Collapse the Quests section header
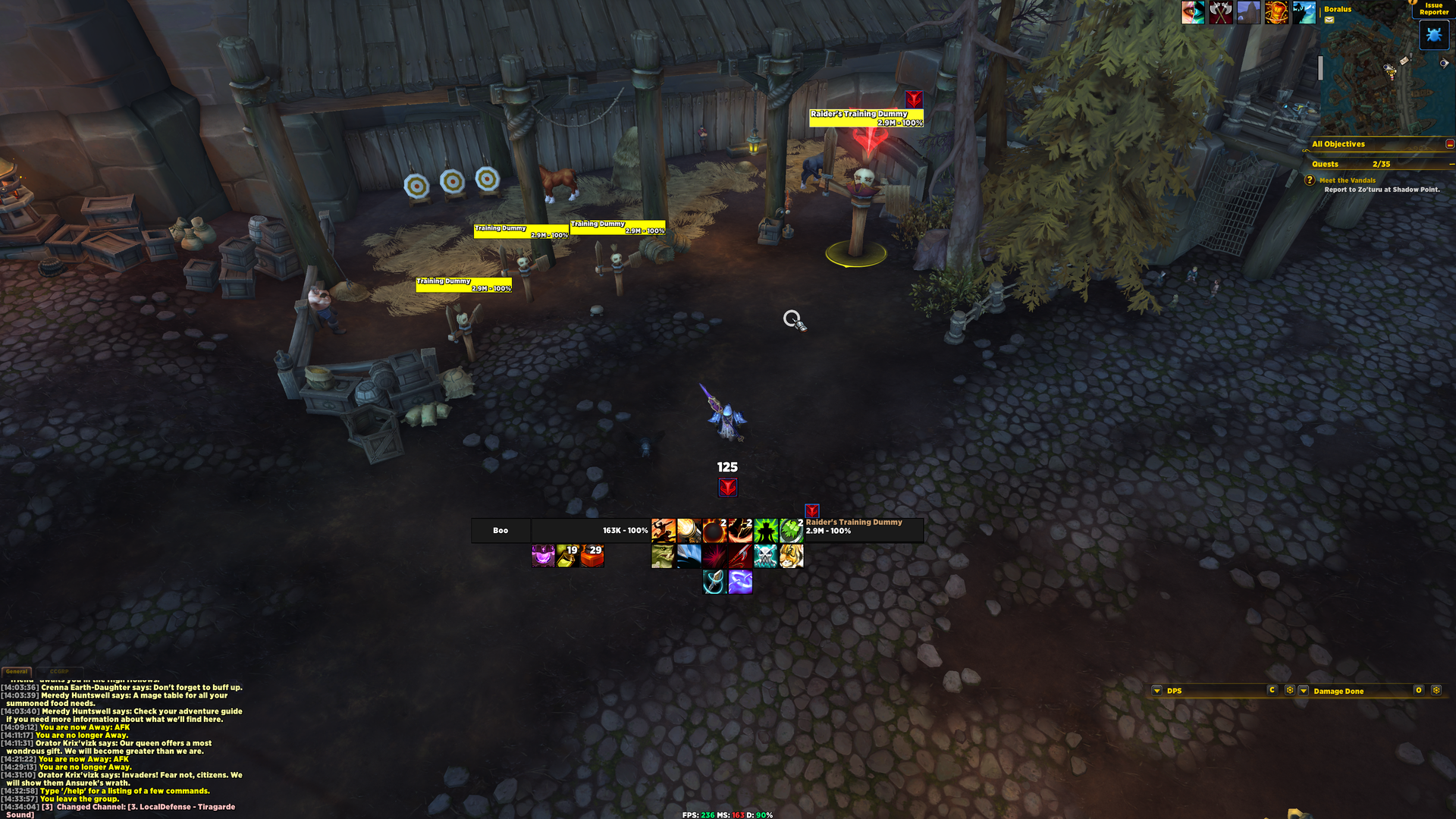Screen dimensions: 1456x819 [x=1451, y=164]
